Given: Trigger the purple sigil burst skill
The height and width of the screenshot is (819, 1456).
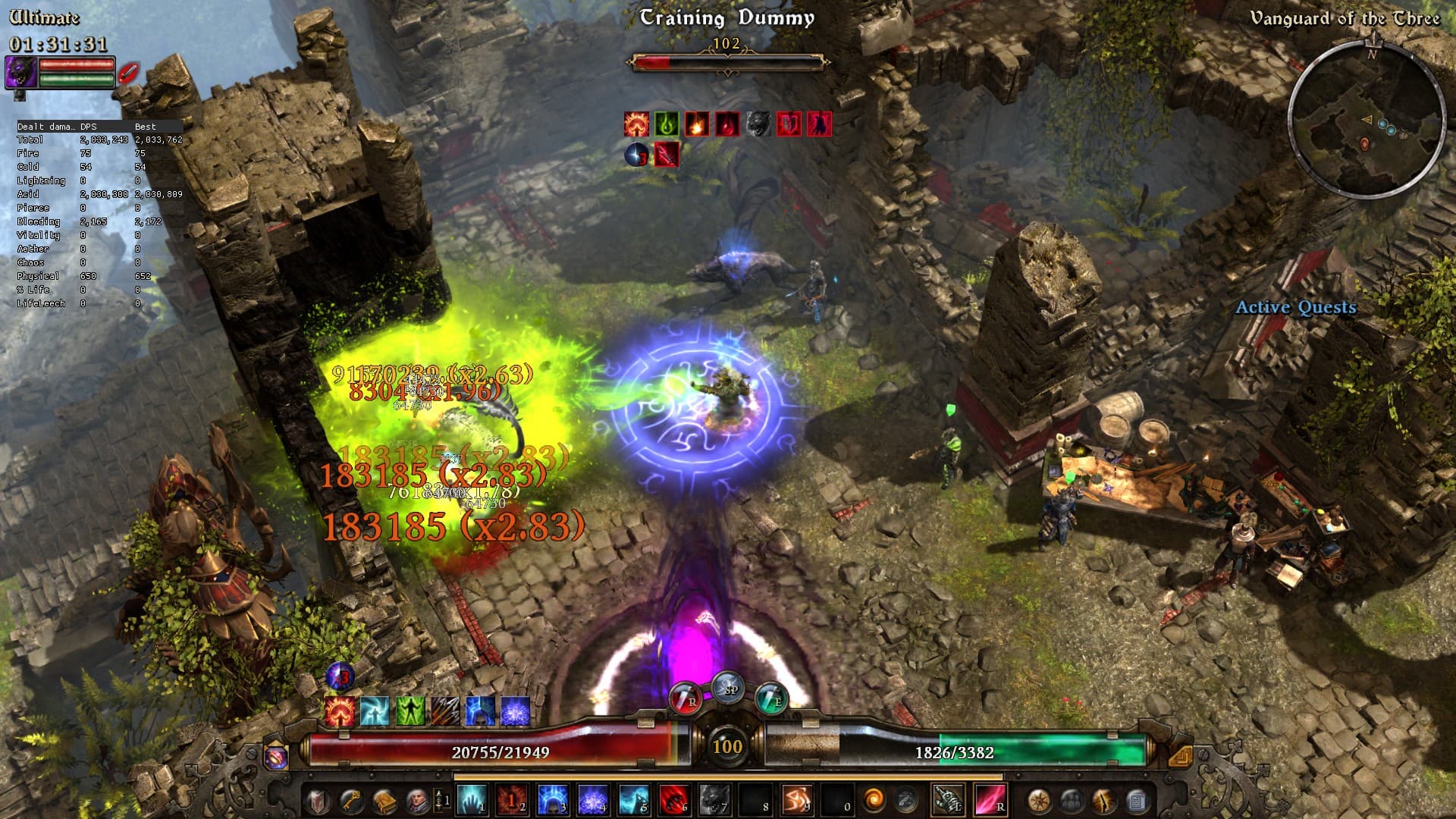Looking at the screenshot, I should pos(593,800).
